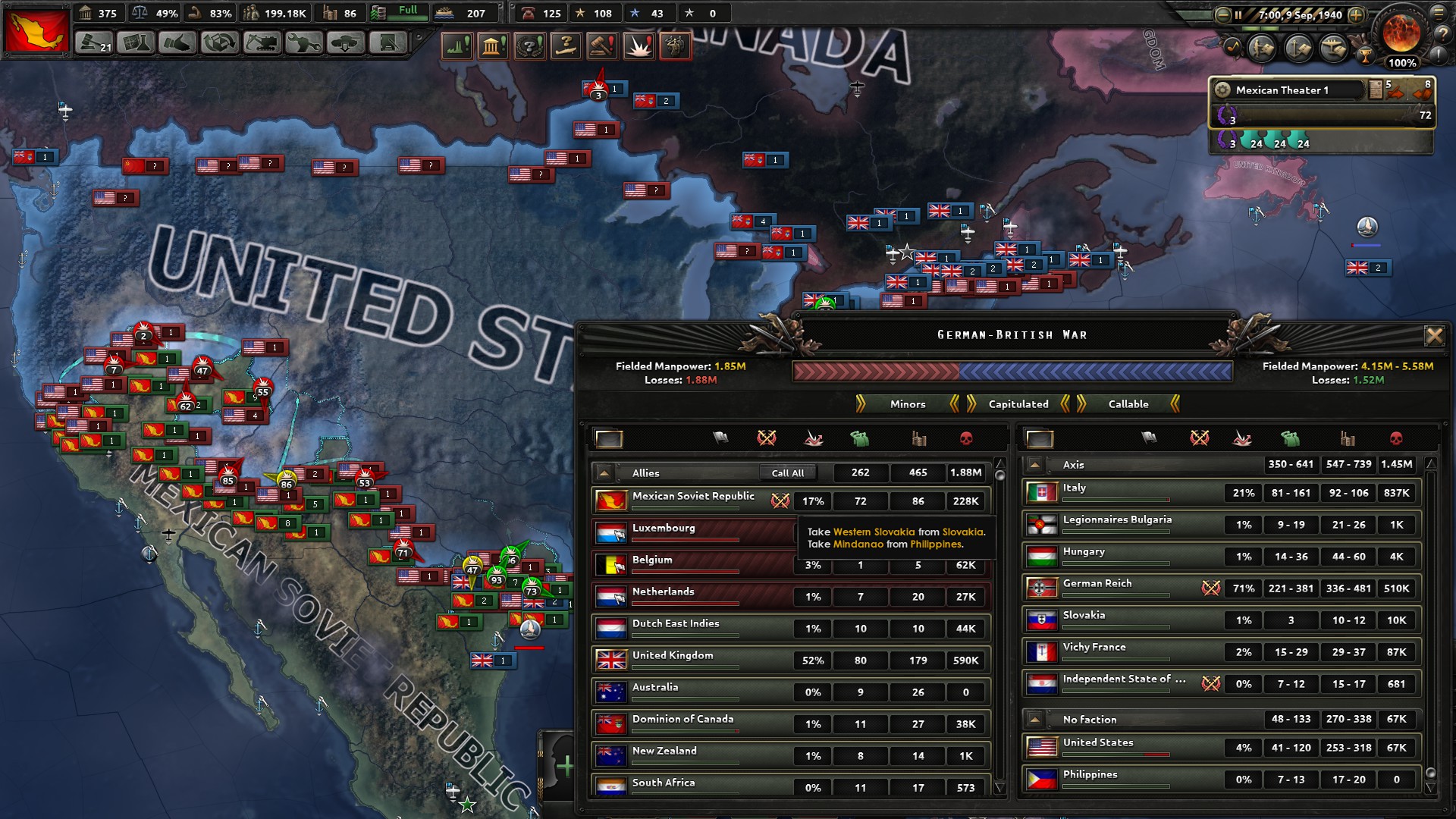The width and height of the screenshot is (1456, 819).
Task: Open the game menu with the hamburger icon
Action: click(1440, 13)
